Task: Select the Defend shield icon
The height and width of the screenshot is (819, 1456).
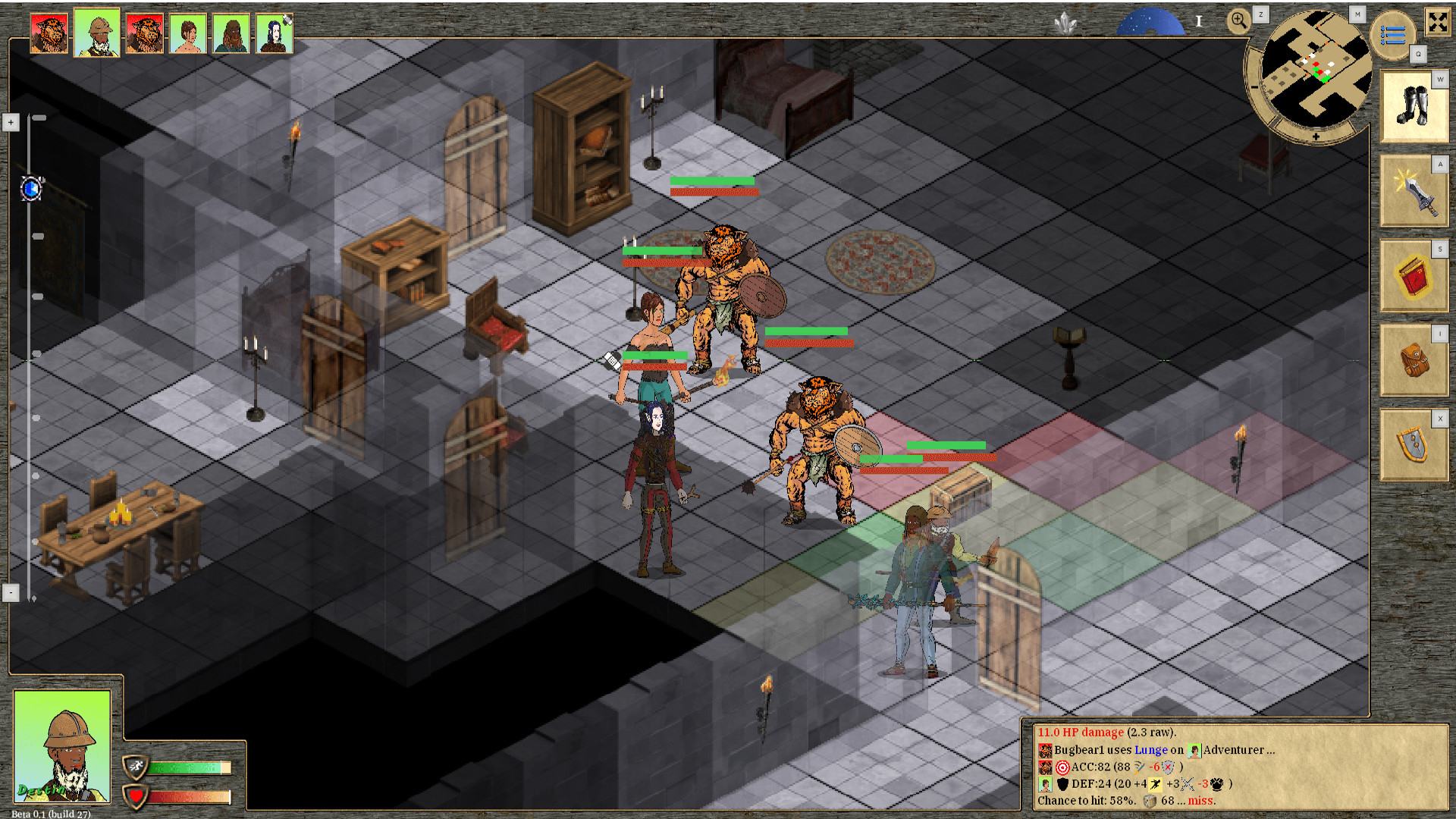Action: click(1413, 445)
